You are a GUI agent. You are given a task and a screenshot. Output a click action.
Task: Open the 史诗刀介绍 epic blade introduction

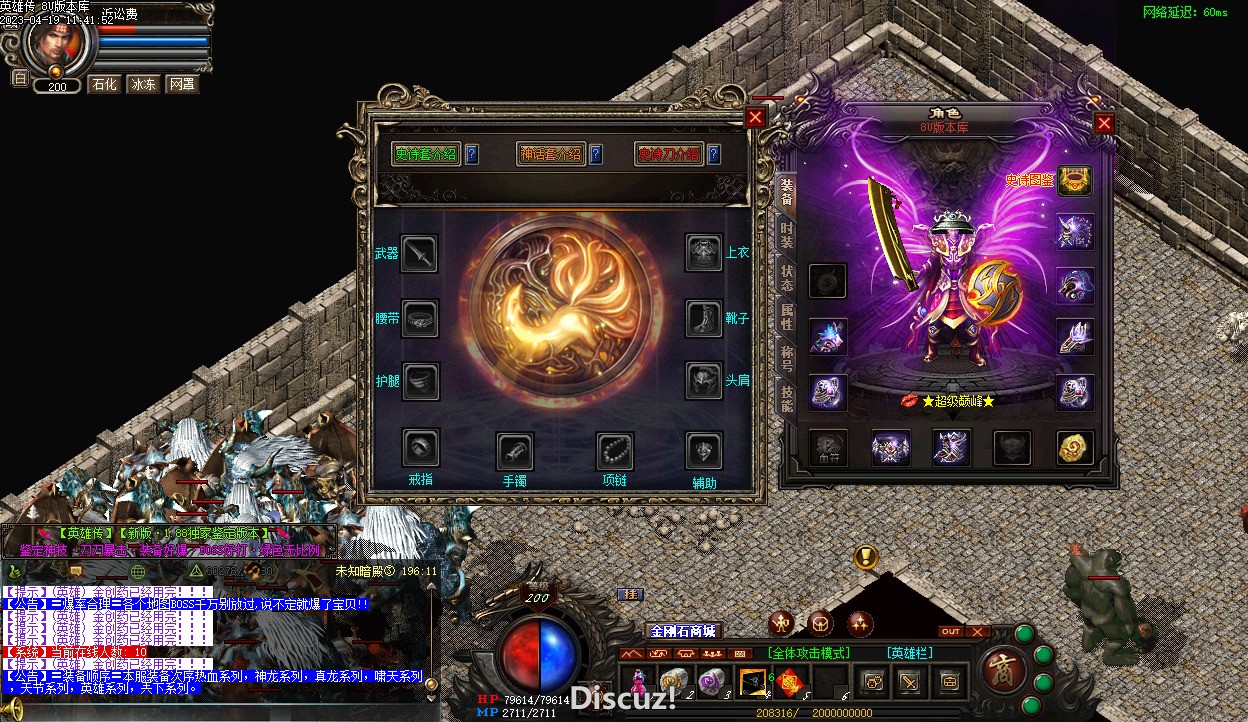(x=668, y=154)
